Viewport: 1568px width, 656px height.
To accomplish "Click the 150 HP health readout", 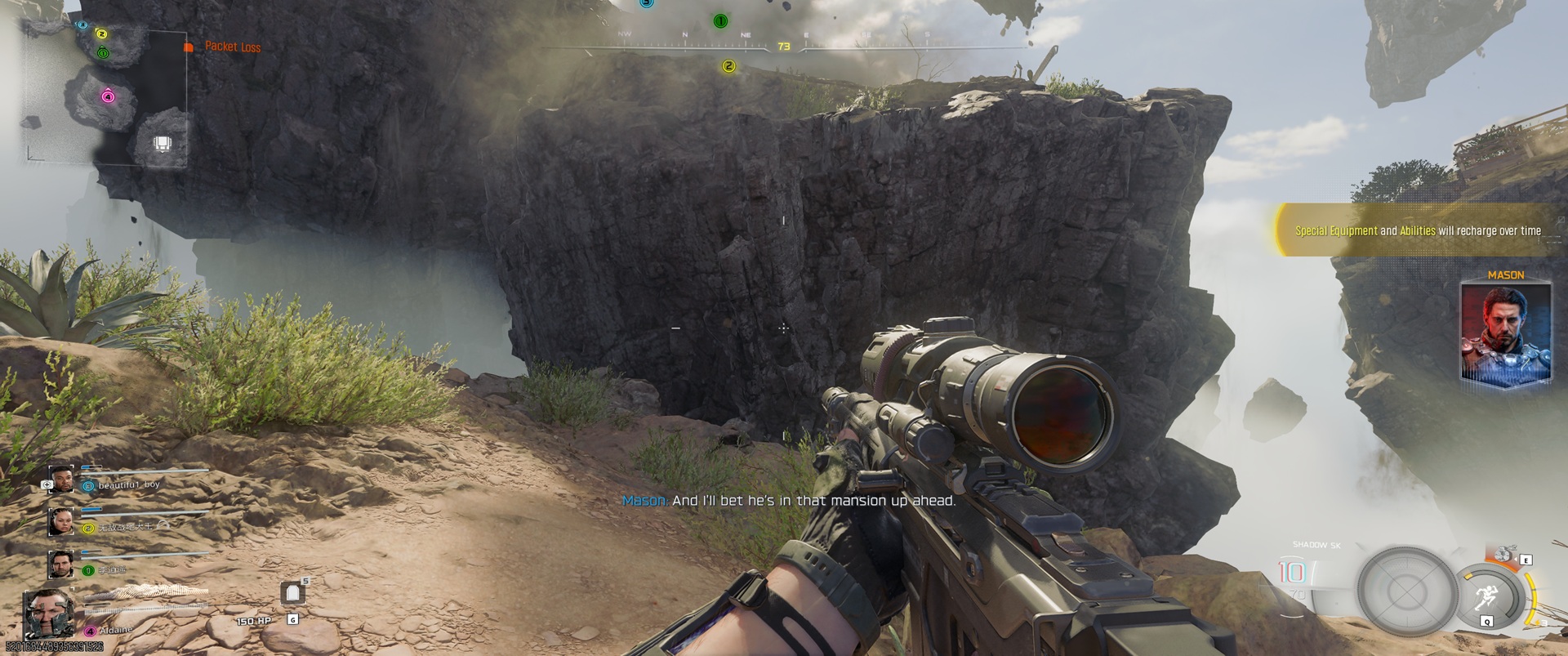I will click(x=253, y=620).
